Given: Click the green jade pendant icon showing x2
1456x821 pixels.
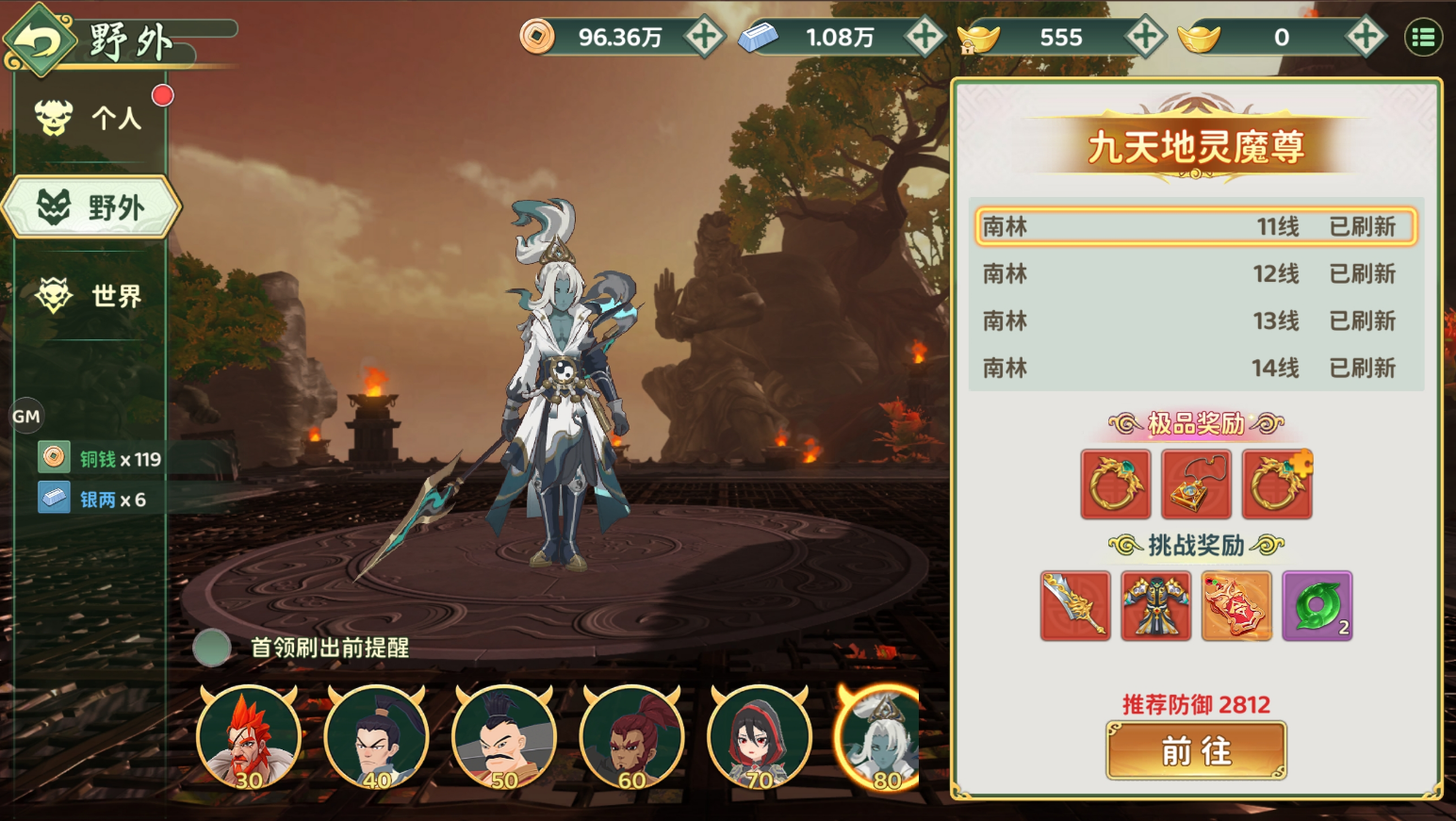Looking at the screenshot, I should (1317, 606).
